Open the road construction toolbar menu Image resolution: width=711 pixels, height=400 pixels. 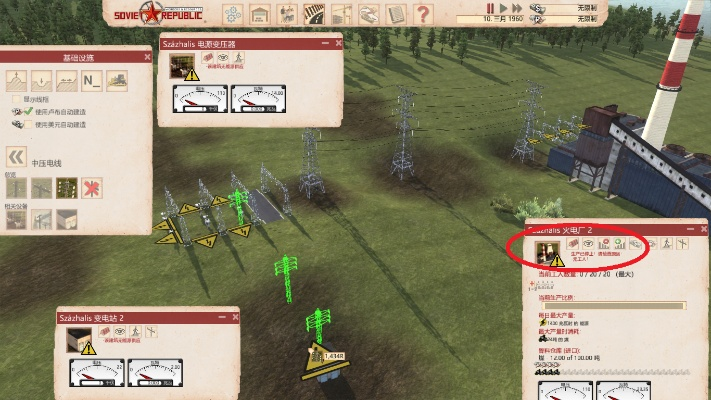pos(314,13)
